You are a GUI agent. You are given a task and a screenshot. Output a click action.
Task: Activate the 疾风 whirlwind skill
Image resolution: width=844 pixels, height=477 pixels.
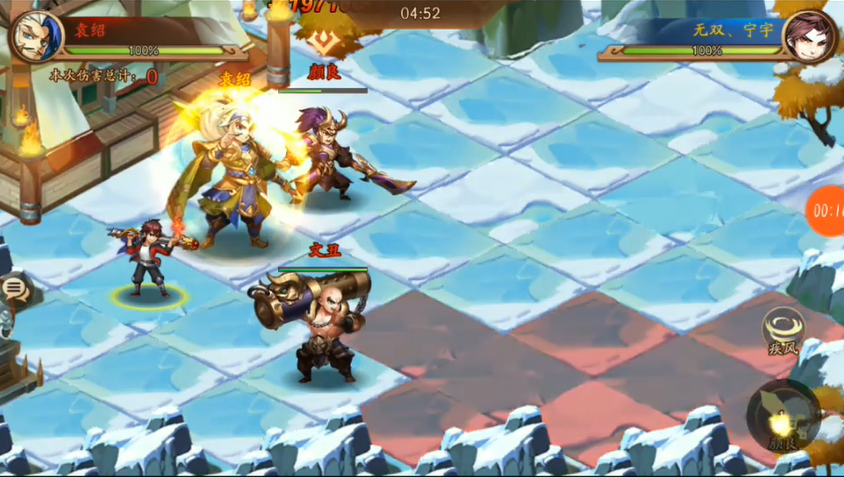pyautogui.click(x=782, y=329)
